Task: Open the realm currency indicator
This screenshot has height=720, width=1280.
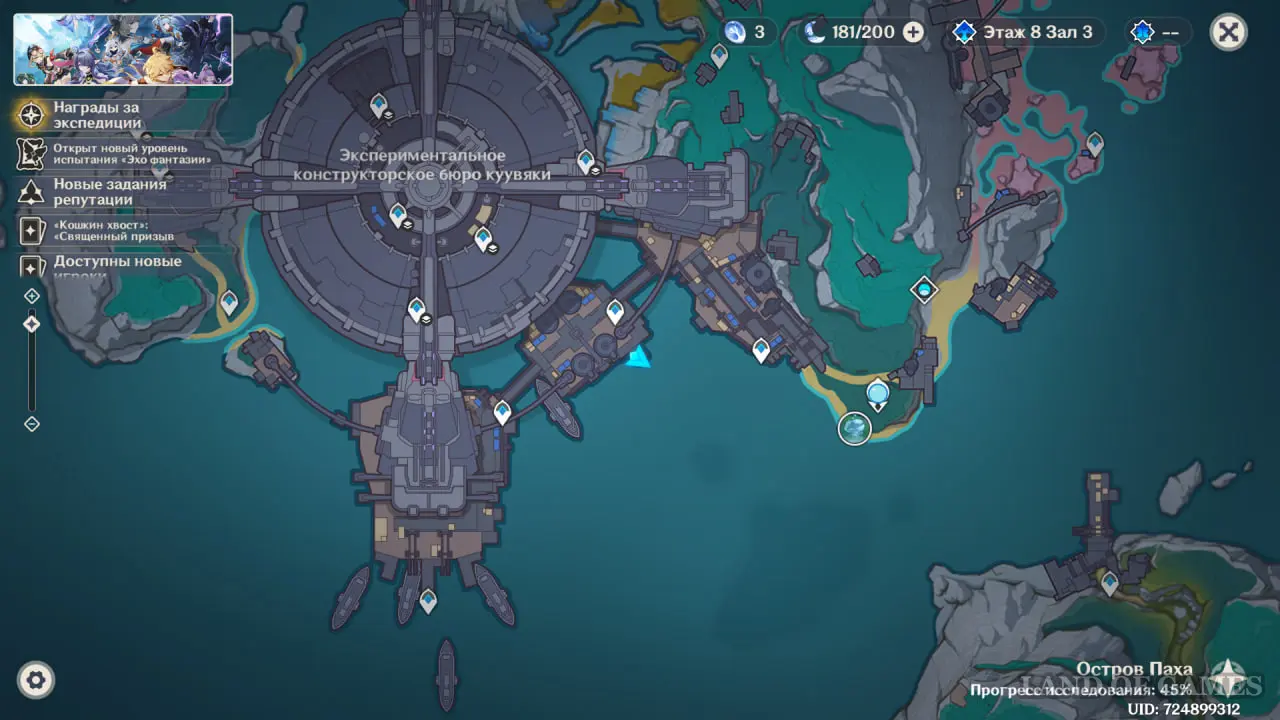Action: click(1157, 32)
